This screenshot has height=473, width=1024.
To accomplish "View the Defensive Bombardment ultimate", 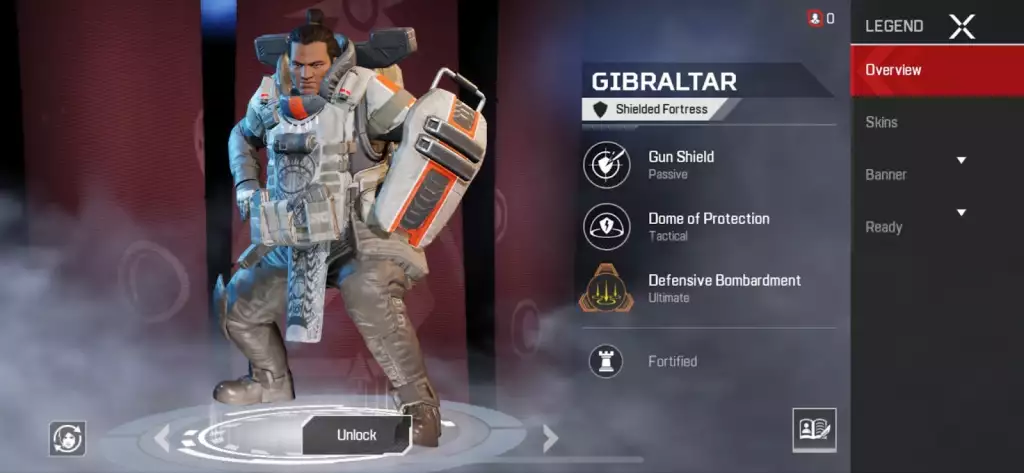I will tap(607, 288).
